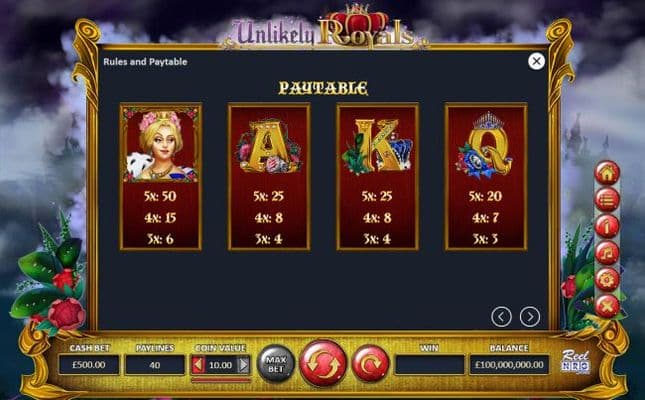Click the red X side button

[606, 305]
